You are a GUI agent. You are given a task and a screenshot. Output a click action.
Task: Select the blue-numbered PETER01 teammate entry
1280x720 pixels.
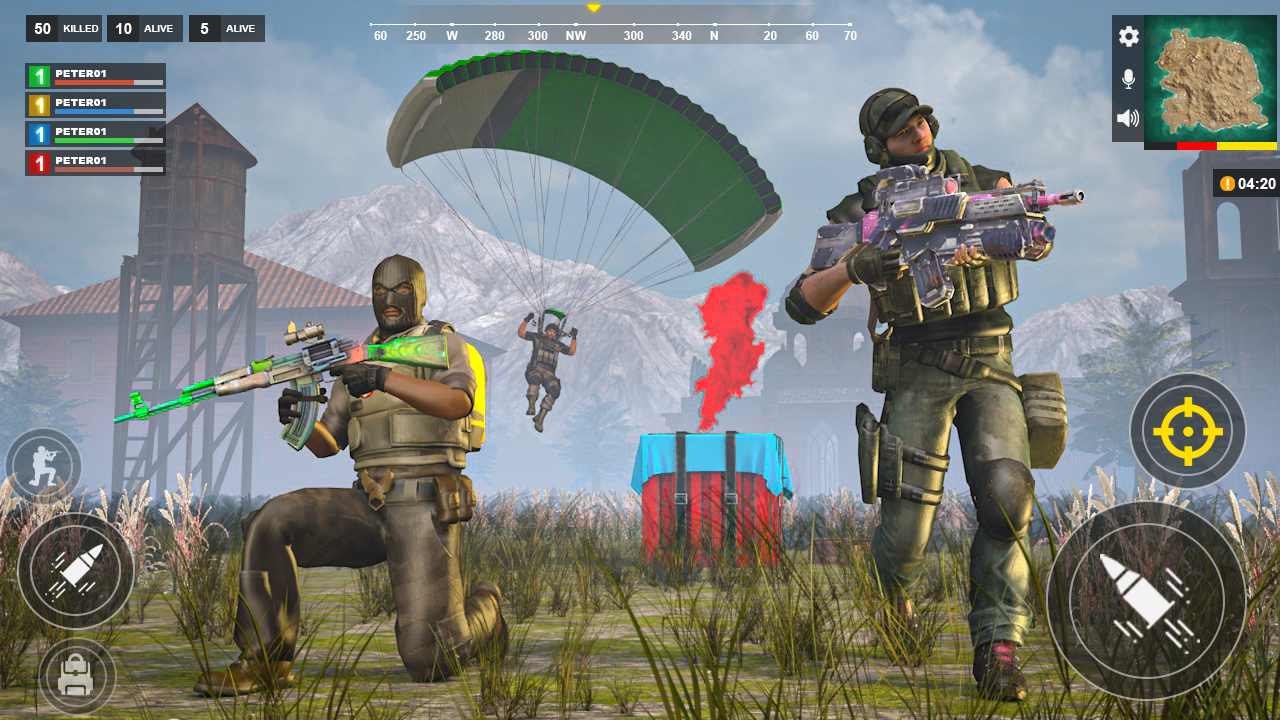[94, 131]
